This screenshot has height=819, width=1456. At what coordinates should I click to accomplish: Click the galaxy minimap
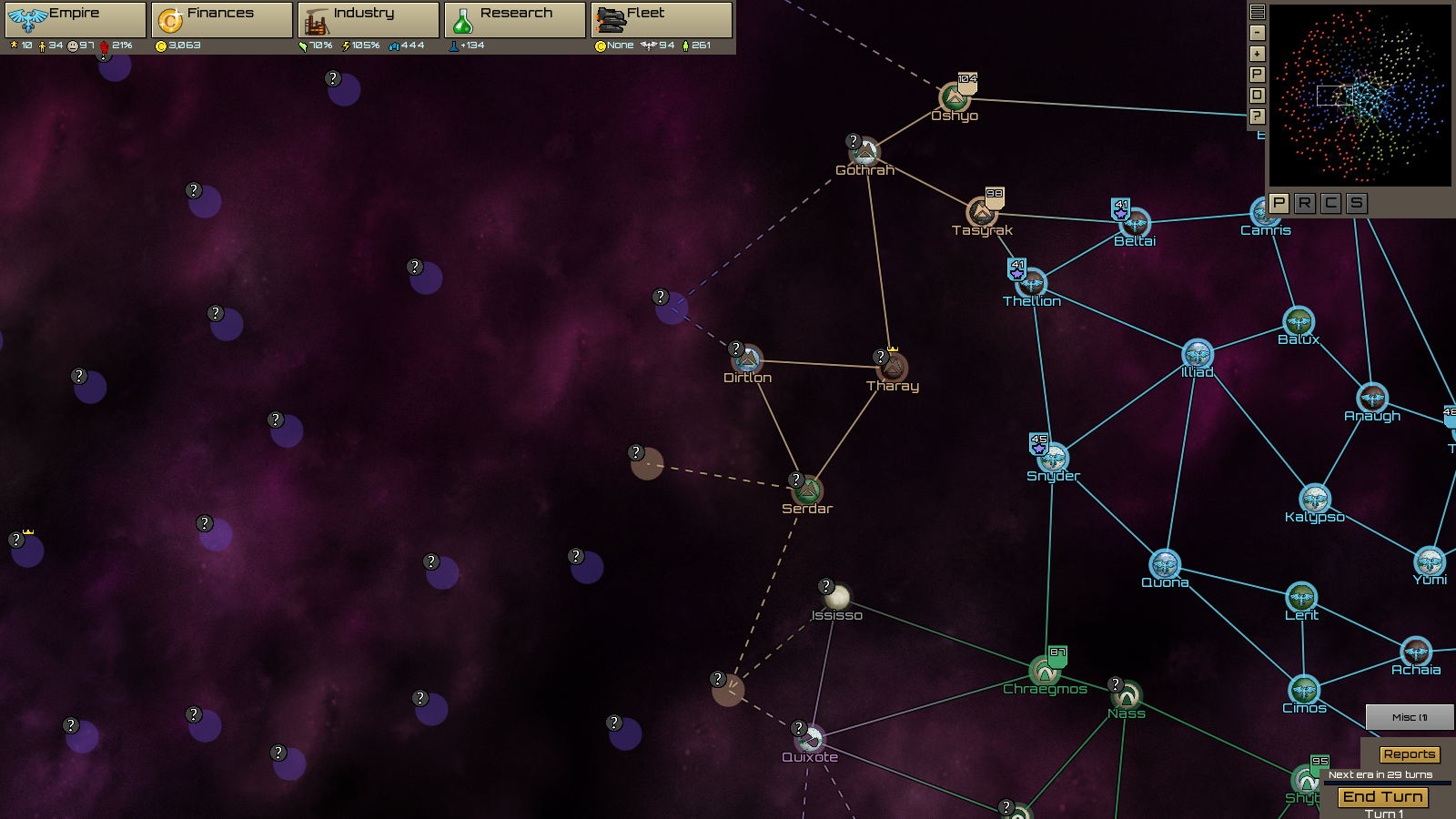1360,96
